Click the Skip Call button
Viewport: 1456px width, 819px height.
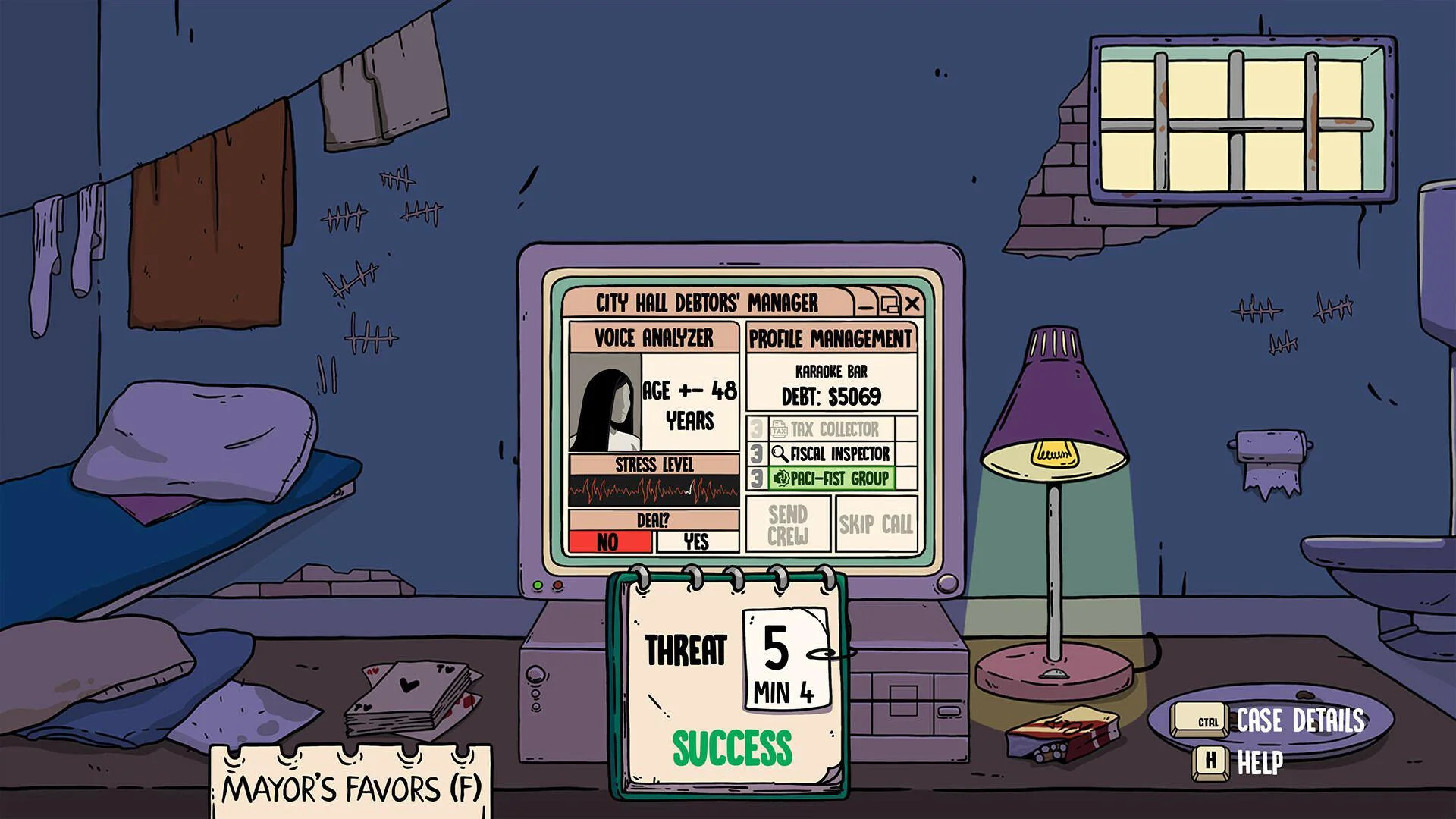pyautogui.click(x=875, y=525)
